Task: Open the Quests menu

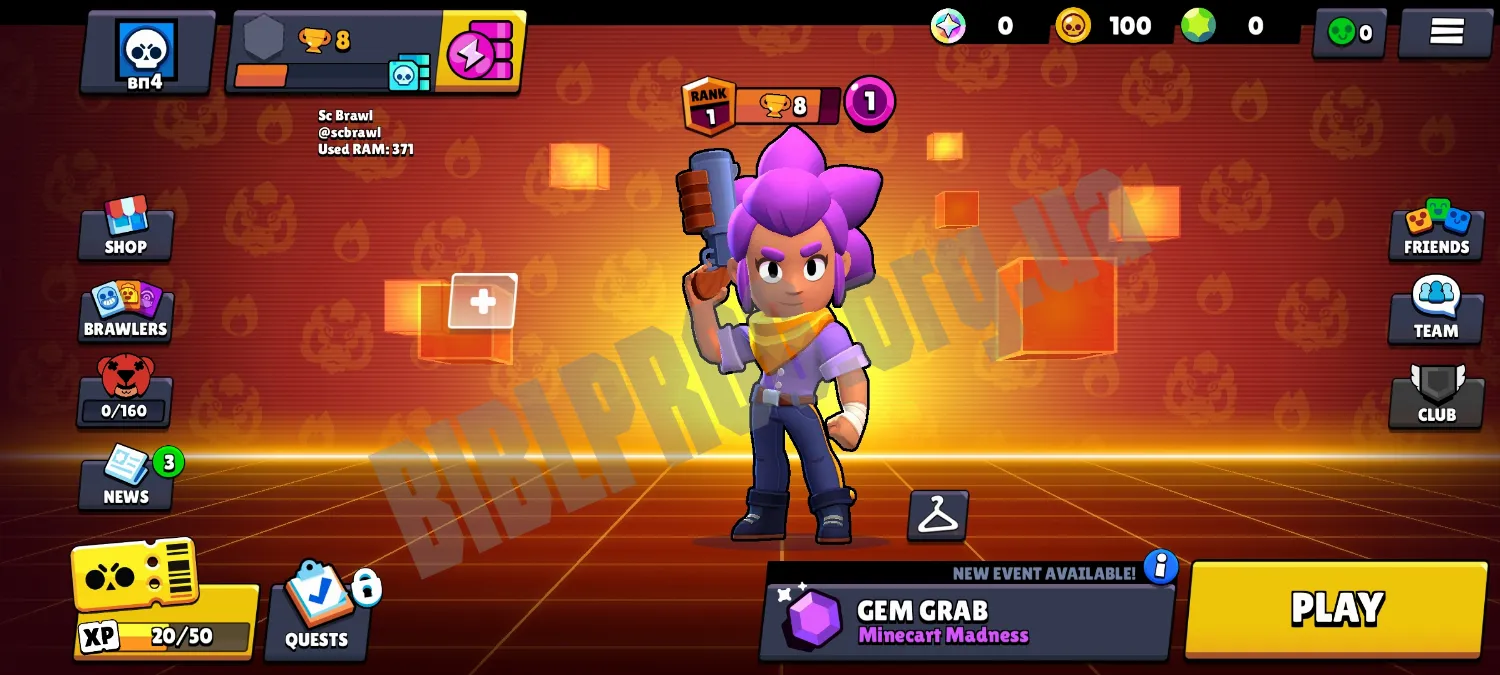Action: pos(317,610)
